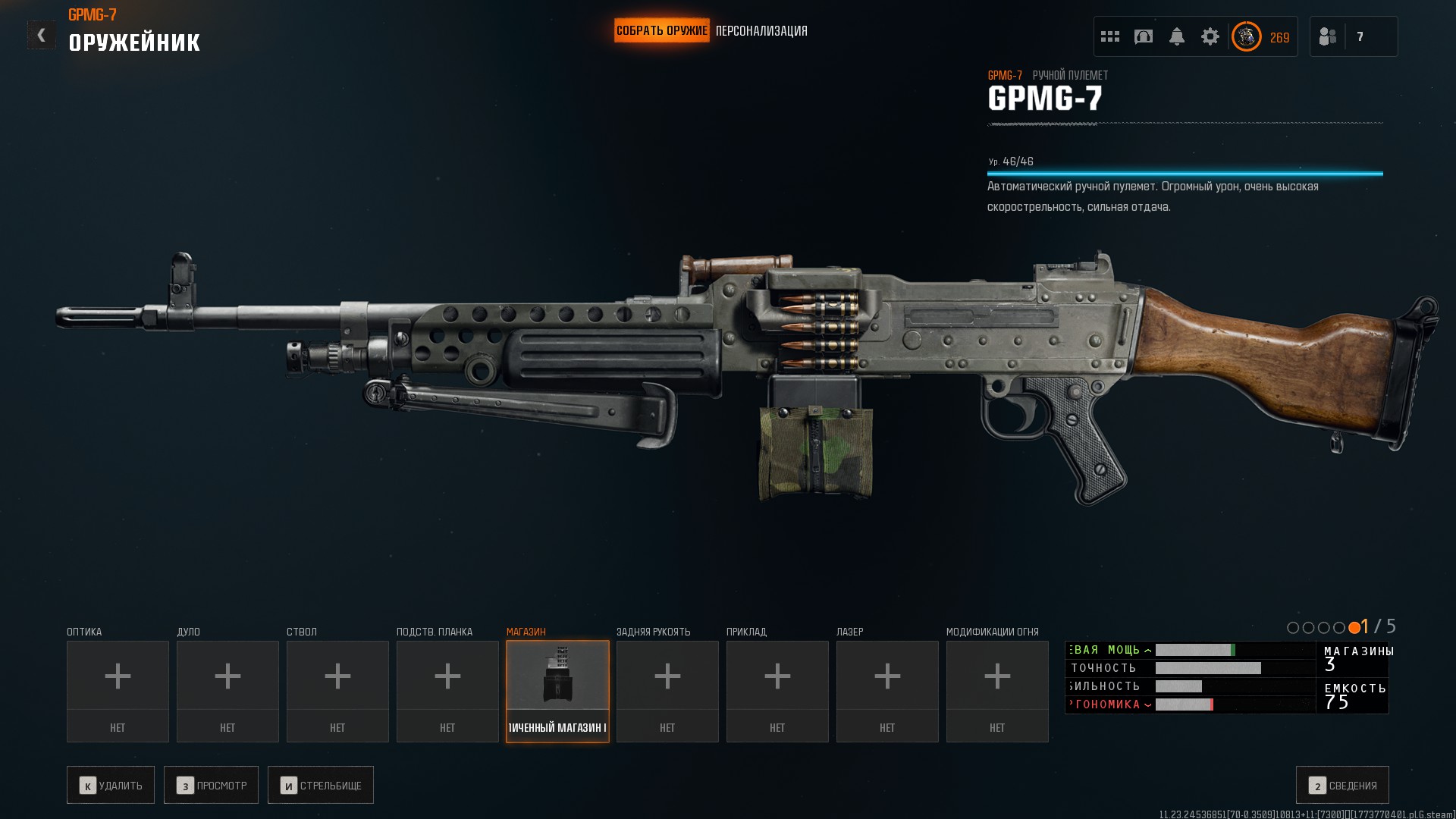The image size is (1456, 819).
Task: Show weapon Сведения details
Action: (1343, 785)
